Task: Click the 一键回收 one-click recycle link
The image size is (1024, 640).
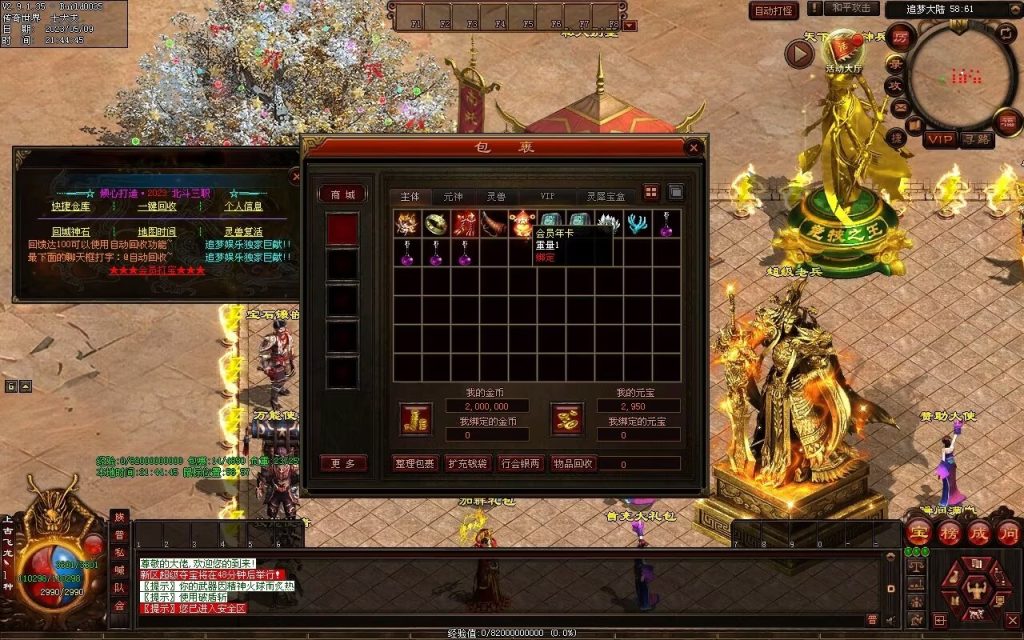Action: [157, 206]
